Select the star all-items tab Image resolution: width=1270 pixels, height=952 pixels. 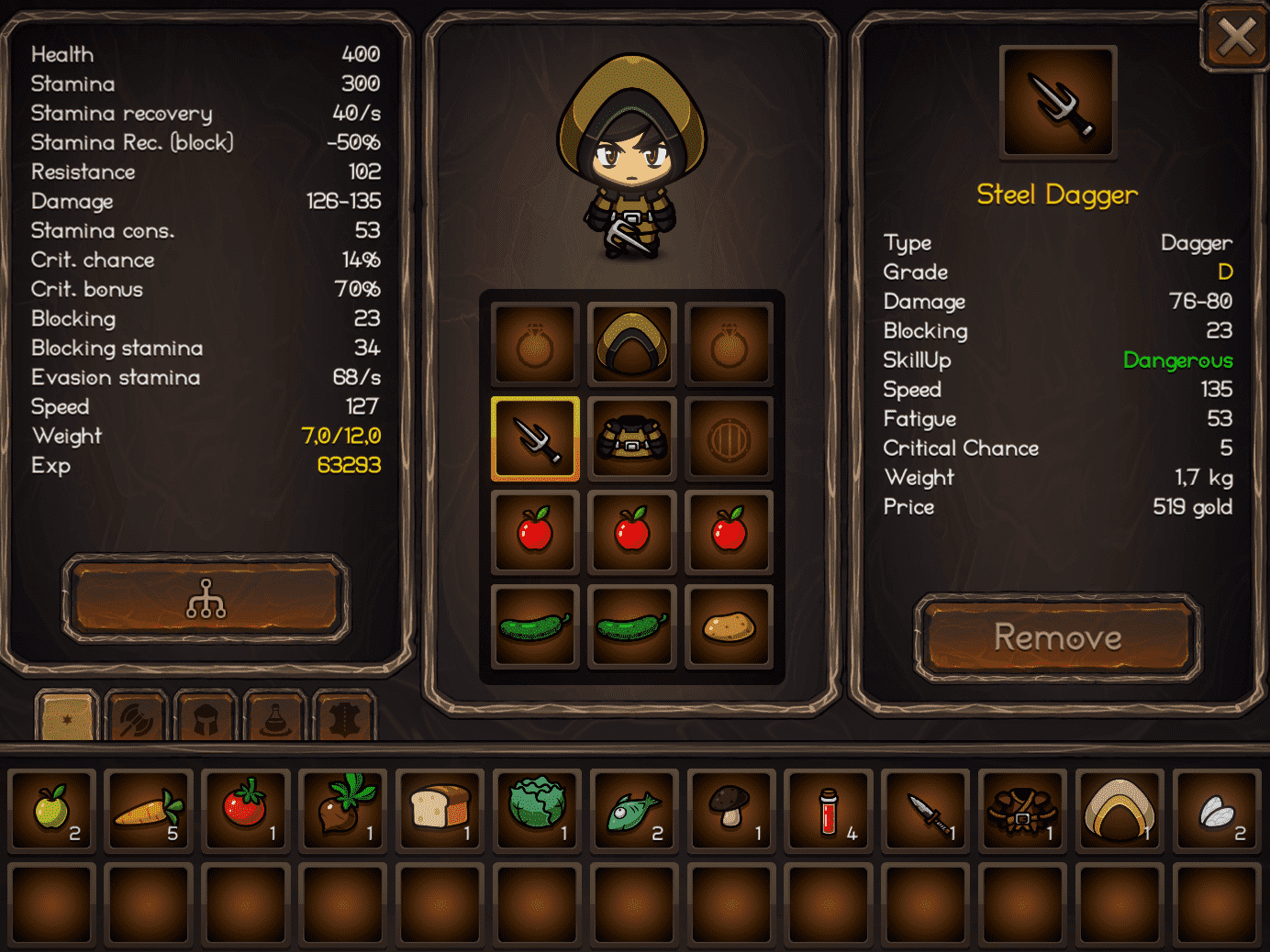coord(66,717)
